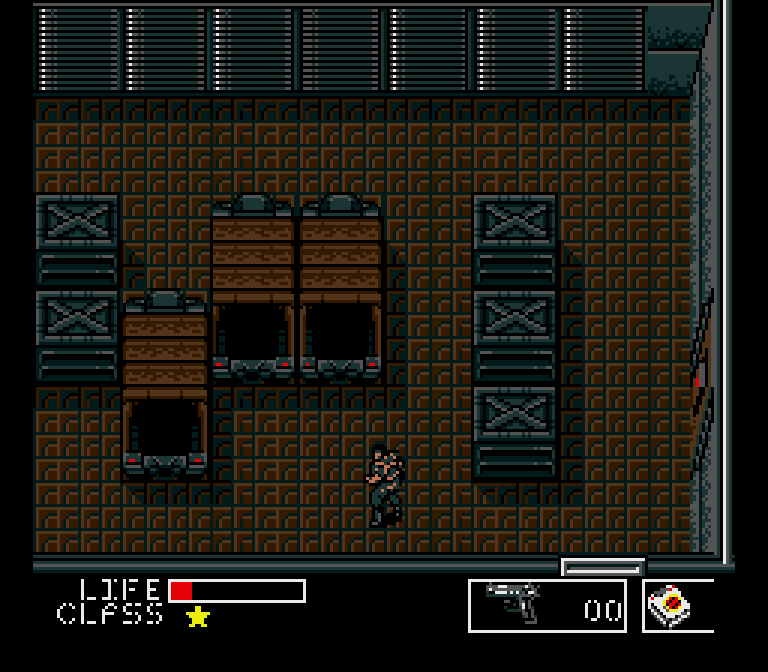Select the handgun weapon slot

pyautogui.click(x=546, y=605)
